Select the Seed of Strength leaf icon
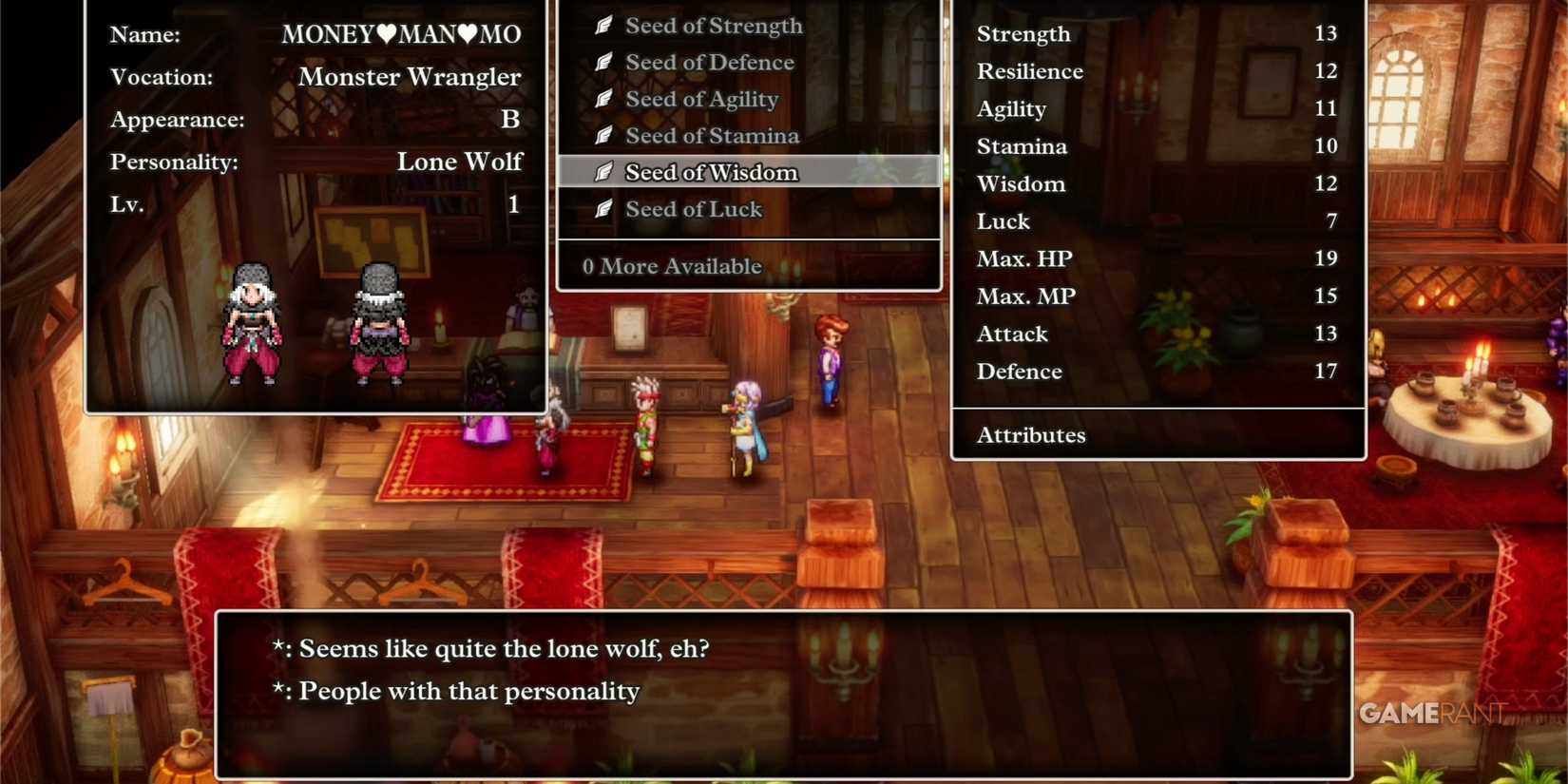 pos(602,26)
